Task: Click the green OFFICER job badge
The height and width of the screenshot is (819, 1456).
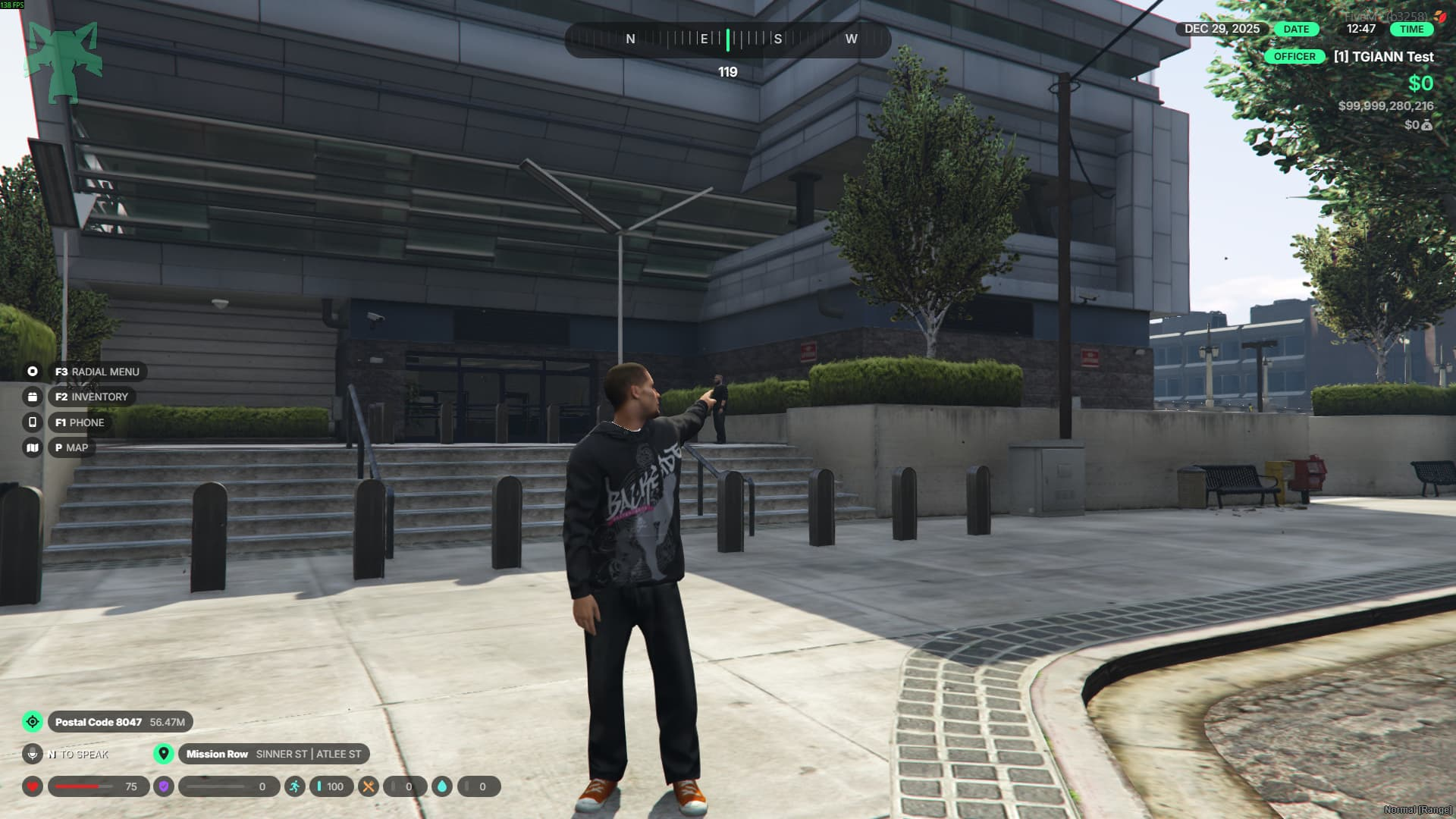Action: [1294, 56]
